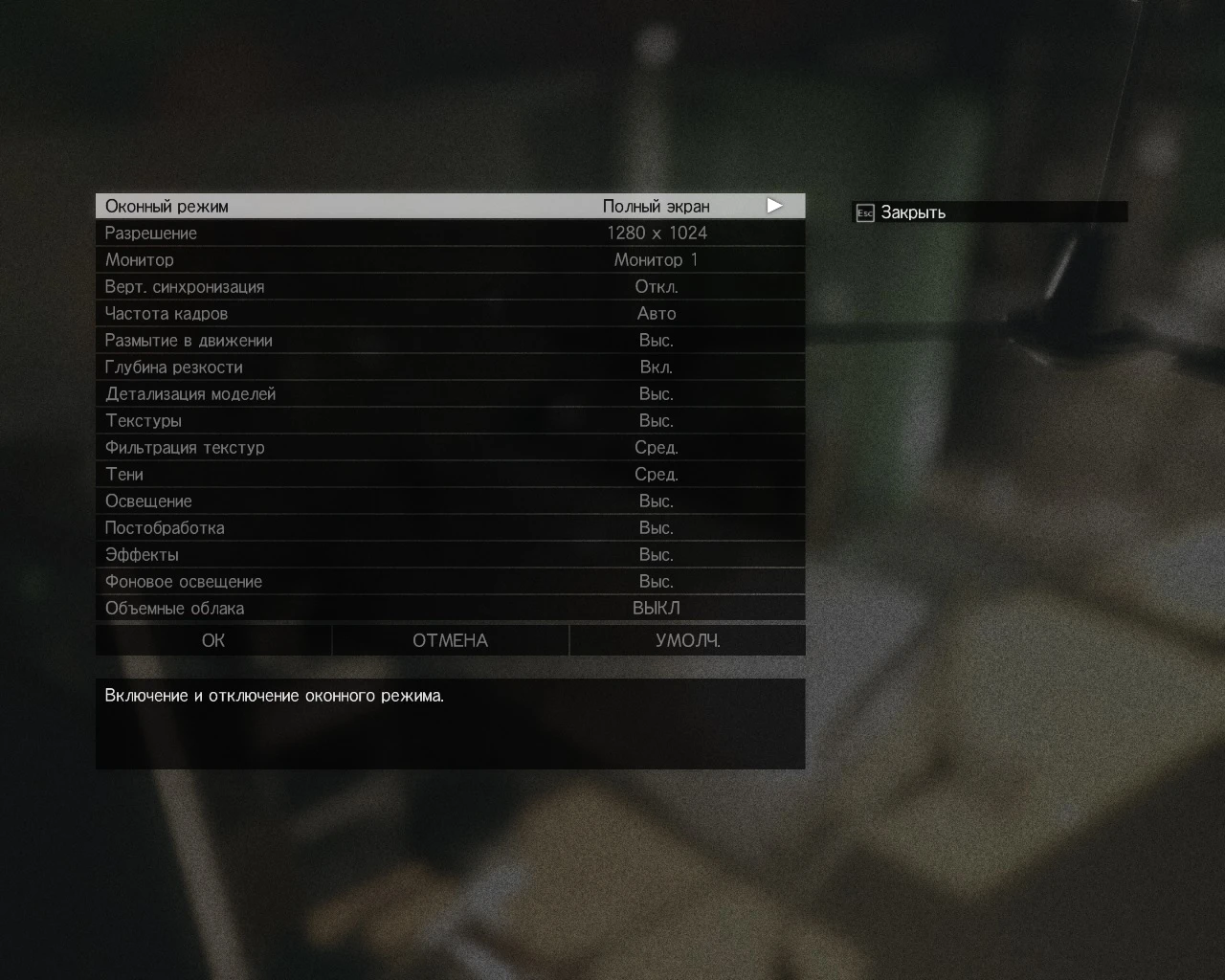Click the arrow icon next to Полный экран
Viewport: 1225px width, 980px height.
click(x=774, y=205)
